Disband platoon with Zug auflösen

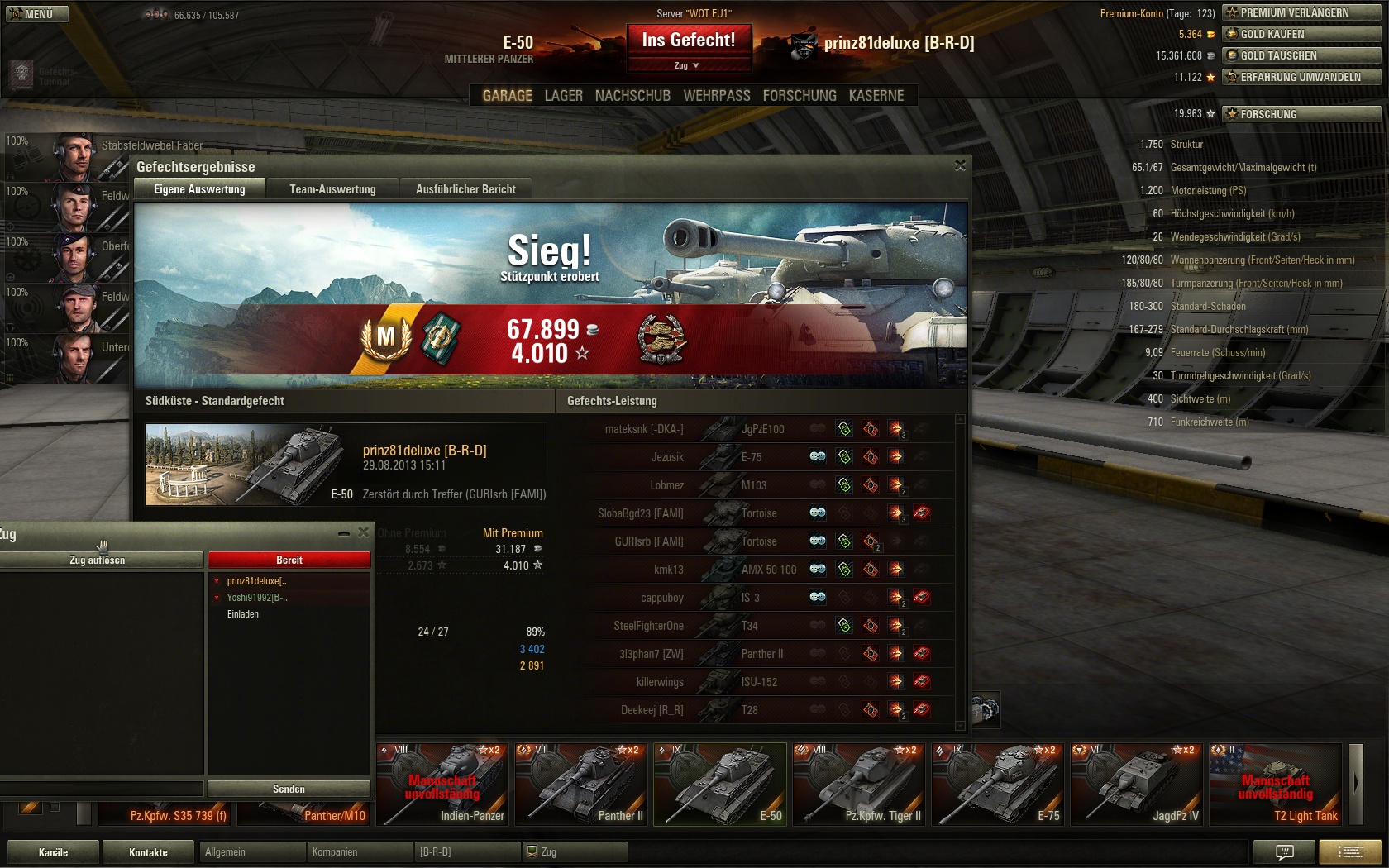point(98,560)
